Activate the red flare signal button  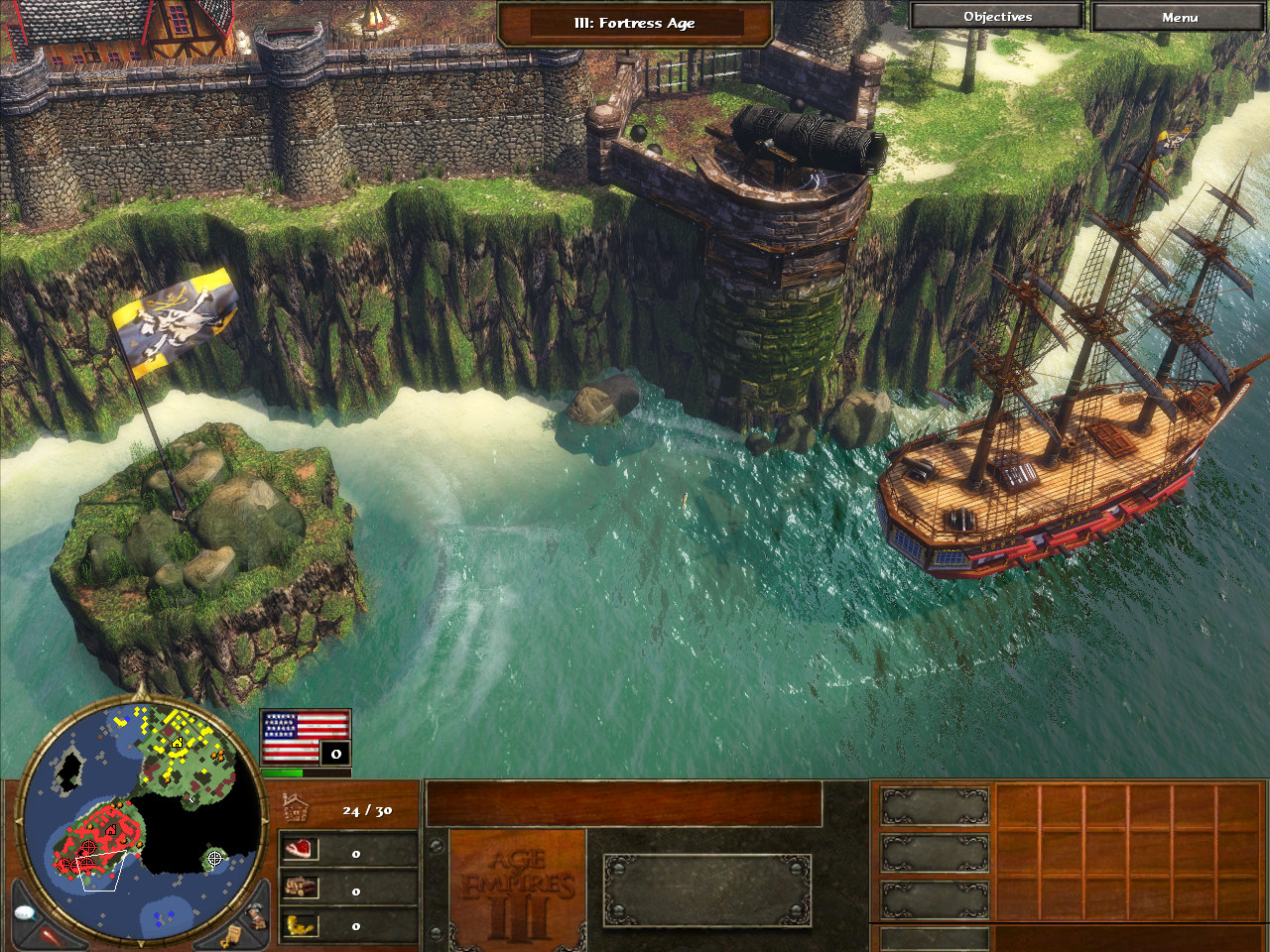tap(50, 934)
